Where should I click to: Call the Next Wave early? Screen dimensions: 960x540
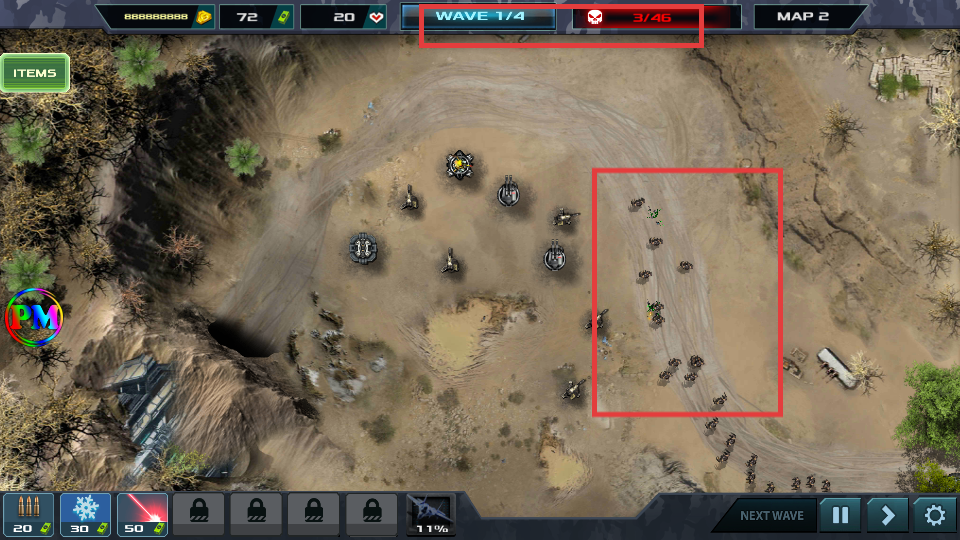tap(771, 516)
